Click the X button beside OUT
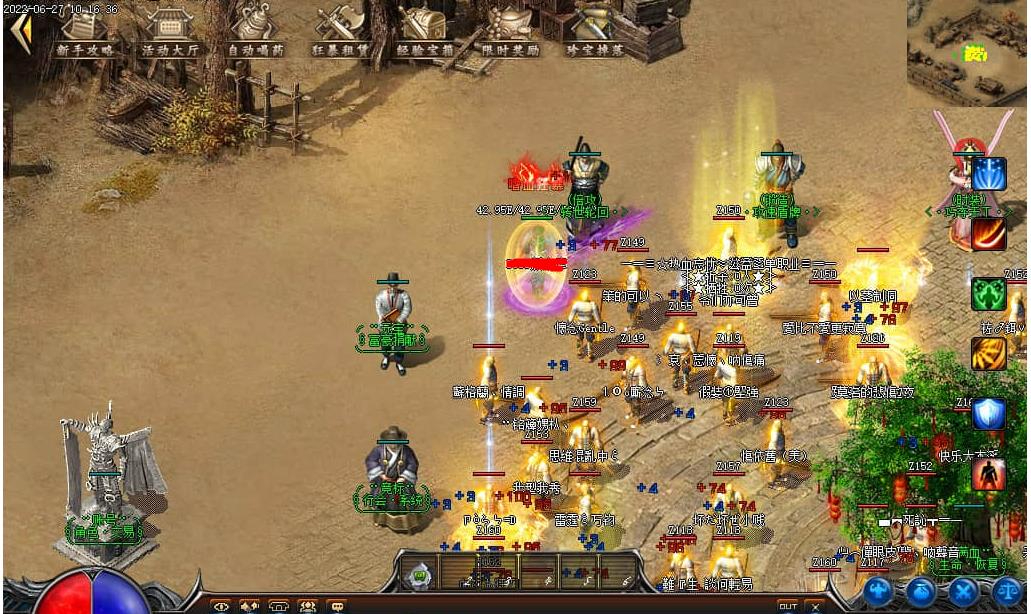 [815, 606]
